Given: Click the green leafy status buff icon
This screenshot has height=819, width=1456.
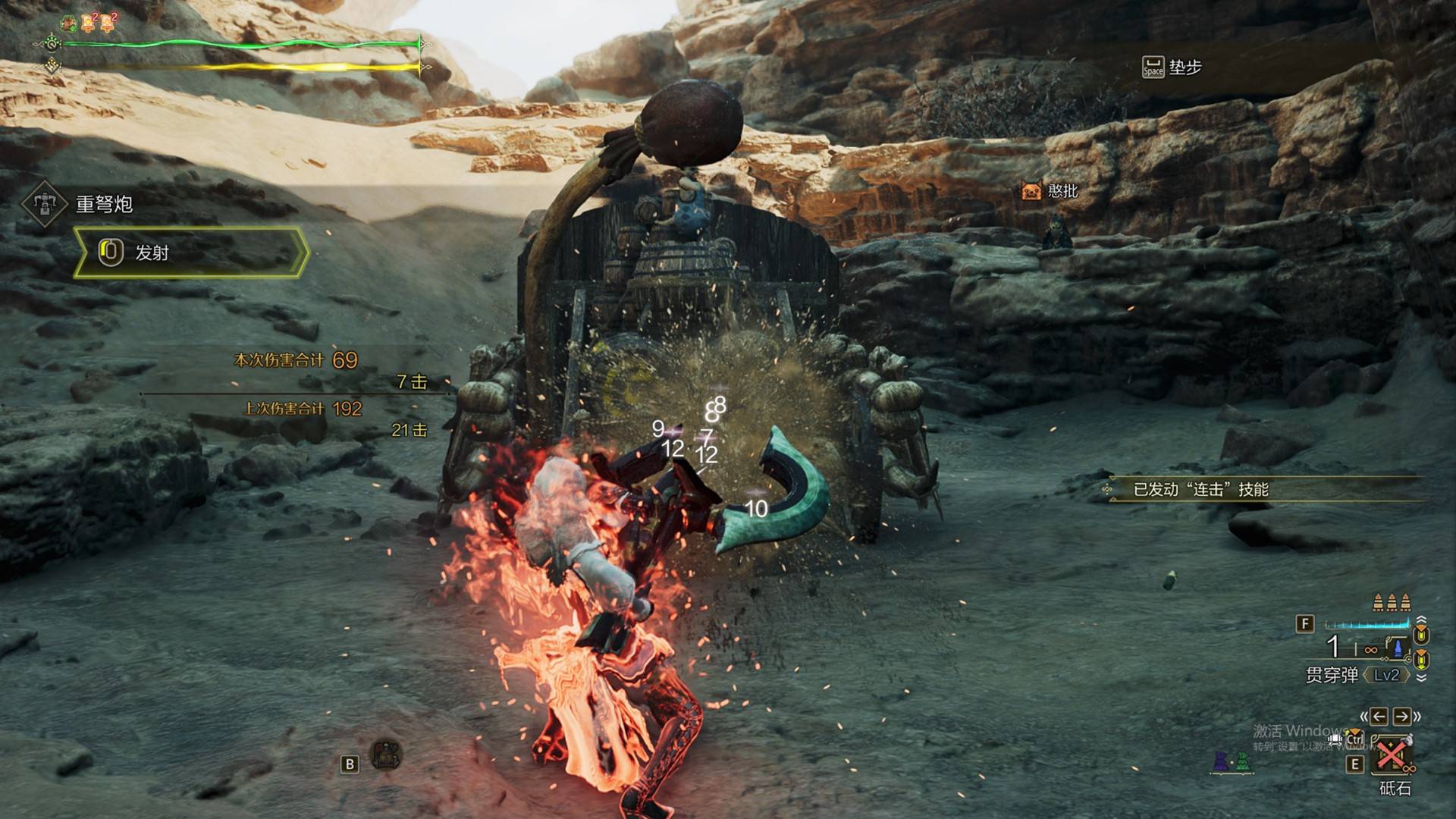Looking at the screenshot, I should point(69,24).
